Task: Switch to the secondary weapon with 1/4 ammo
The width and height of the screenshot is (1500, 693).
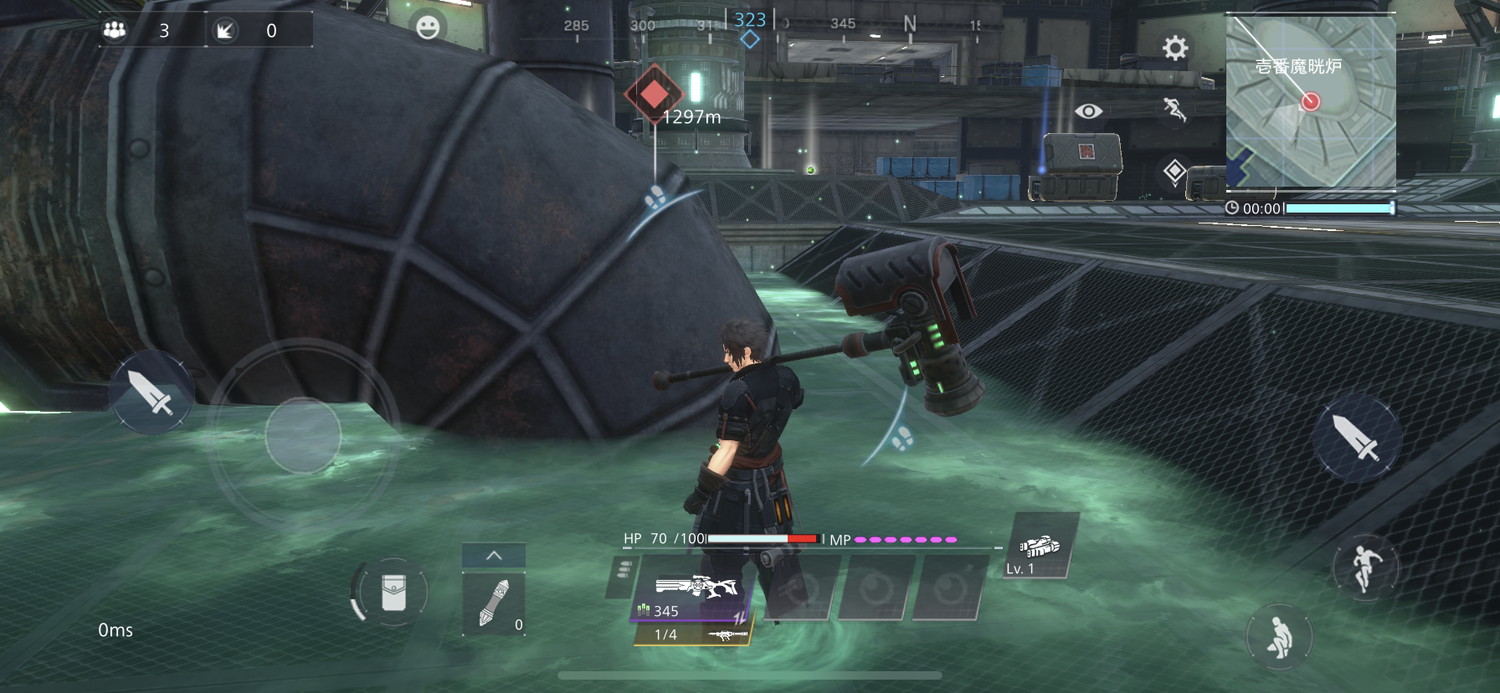Action: (694, 635)
